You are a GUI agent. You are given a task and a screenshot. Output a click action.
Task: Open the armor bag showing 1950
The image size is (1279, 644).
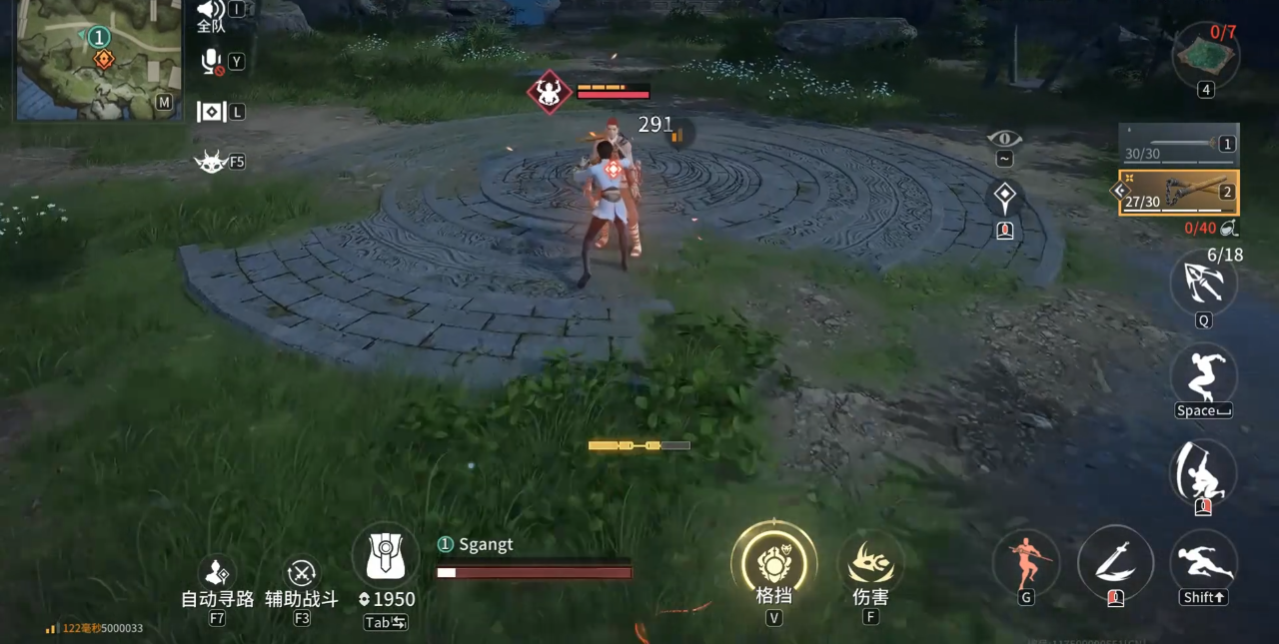pyautogui.click(x=386, y=555)
